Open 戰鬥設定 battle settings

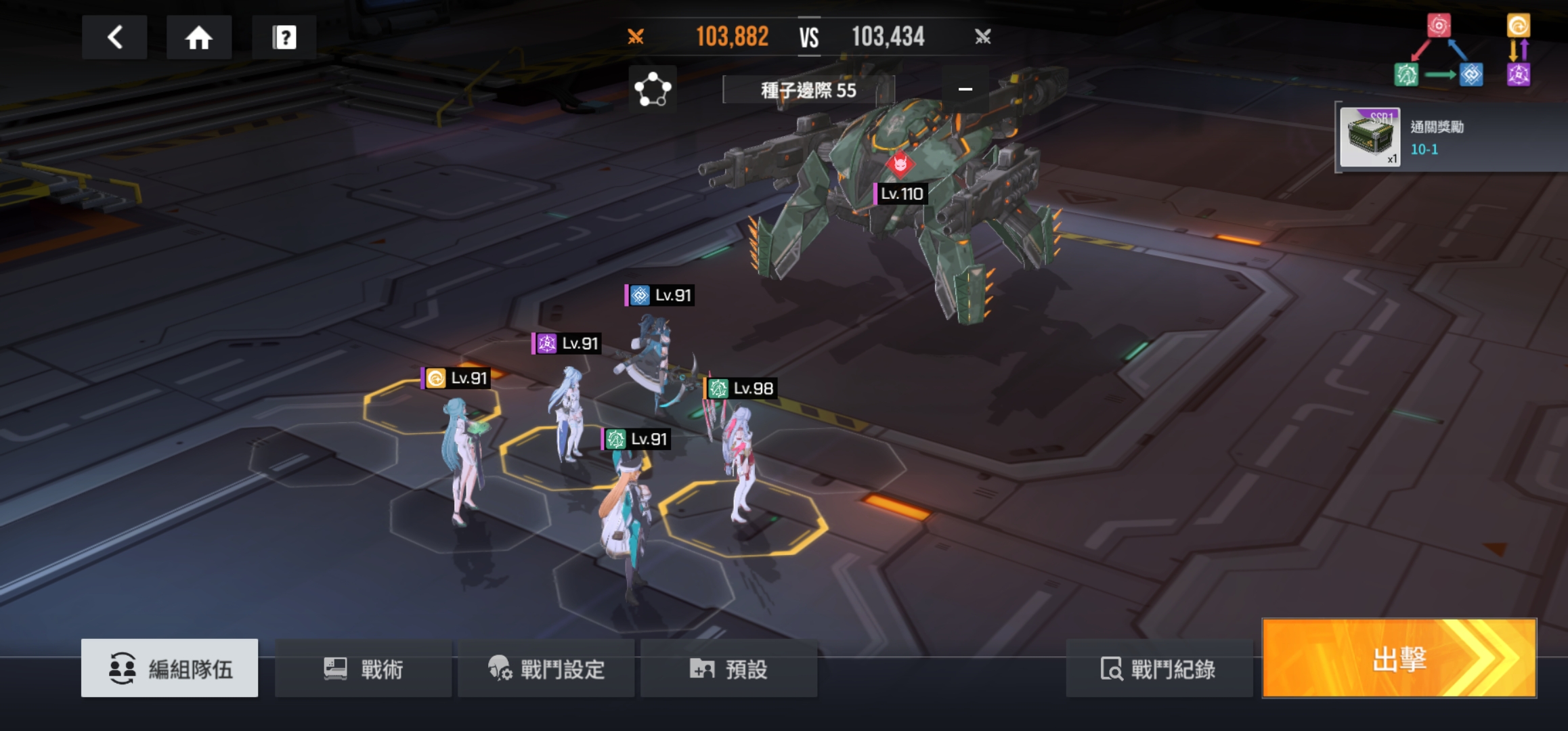(x=546, y=669)
